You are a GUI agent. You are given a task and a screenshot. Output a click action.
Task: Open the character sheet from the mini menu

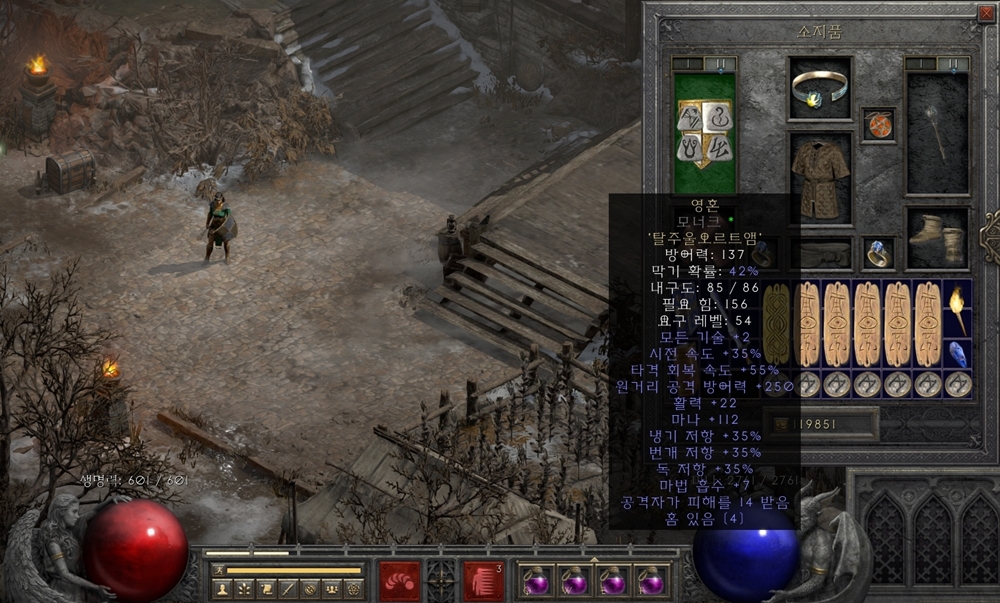coord(223,589)
